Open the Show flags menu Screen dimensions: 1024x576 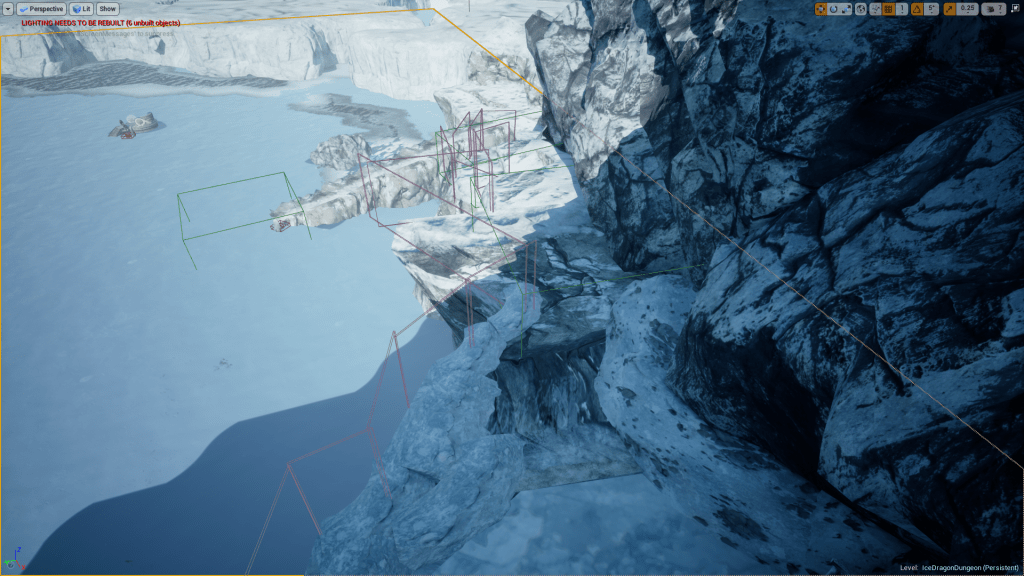(107, 9)
